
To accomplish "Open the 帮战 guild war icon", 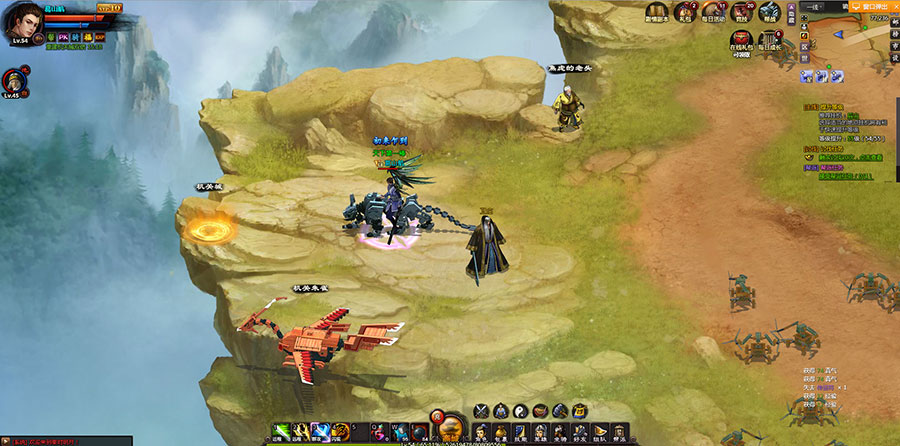I will (x=770, y=11).
